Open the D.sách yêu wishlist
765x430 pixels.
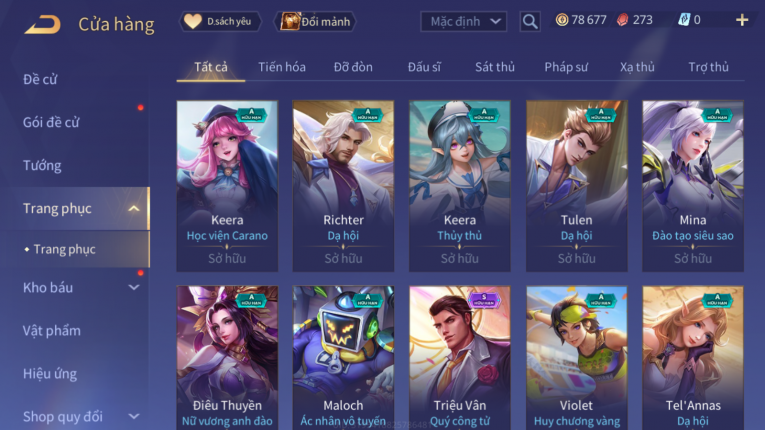(220, 21)
